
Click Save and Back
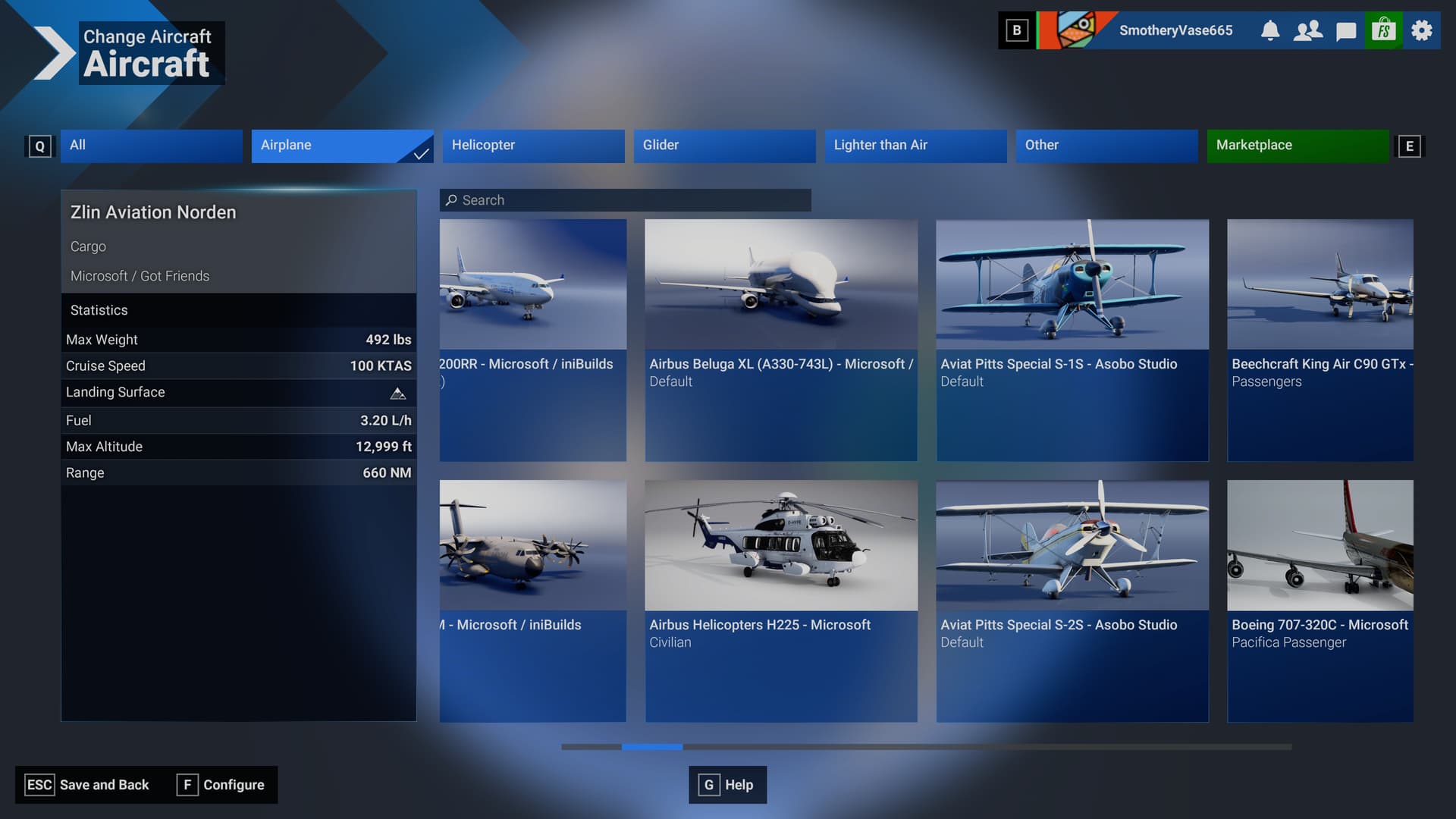tap(86, 785)
